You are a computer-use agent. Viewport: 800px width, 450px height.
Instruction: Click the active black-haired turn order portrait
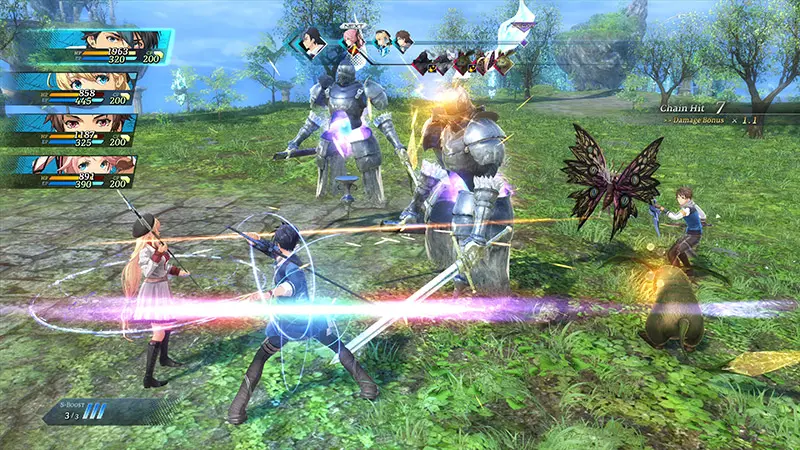tap(314, 42)
